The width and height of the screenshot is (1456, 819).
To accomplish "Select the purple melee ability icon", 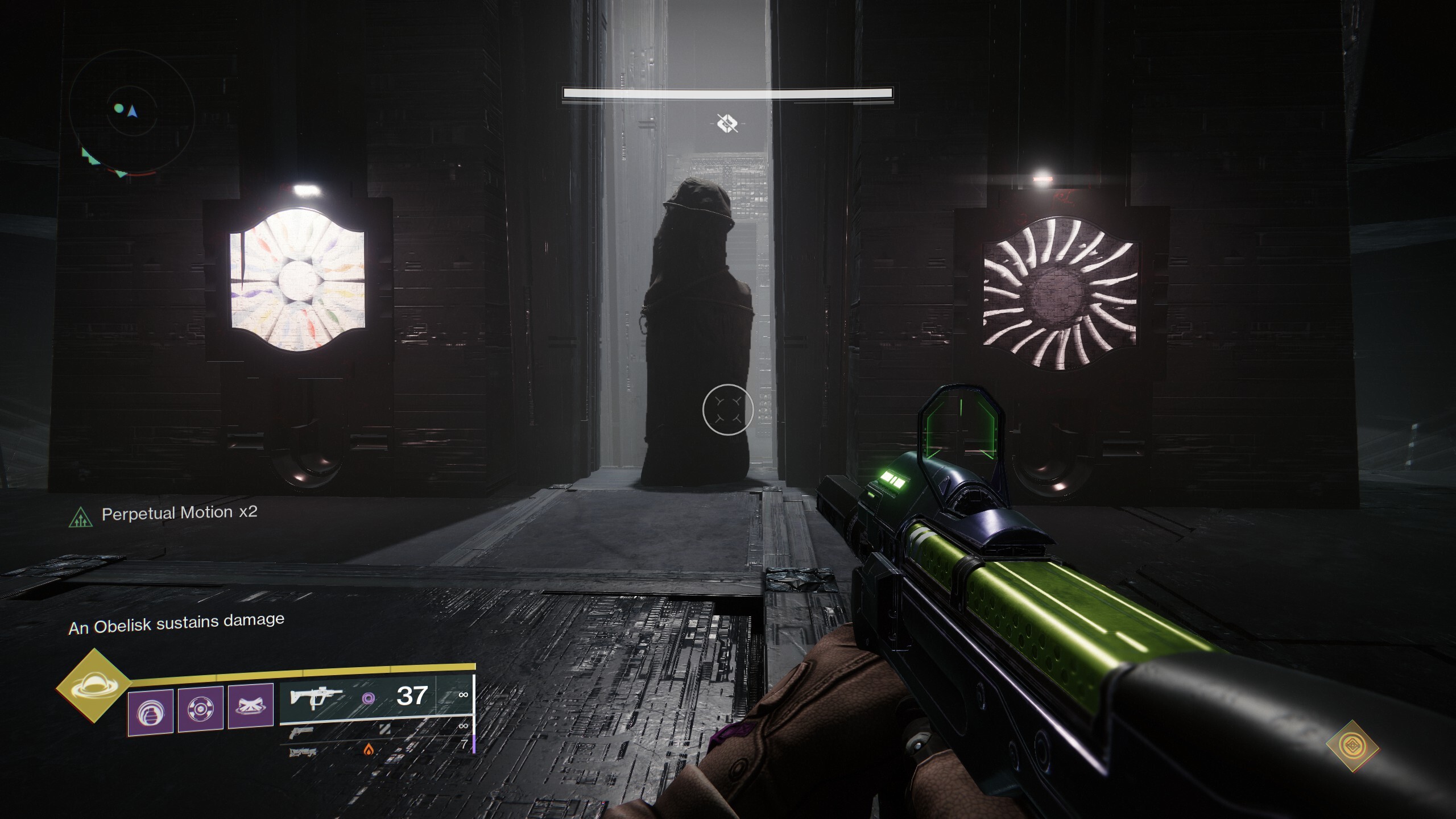I will coord(201,709).
